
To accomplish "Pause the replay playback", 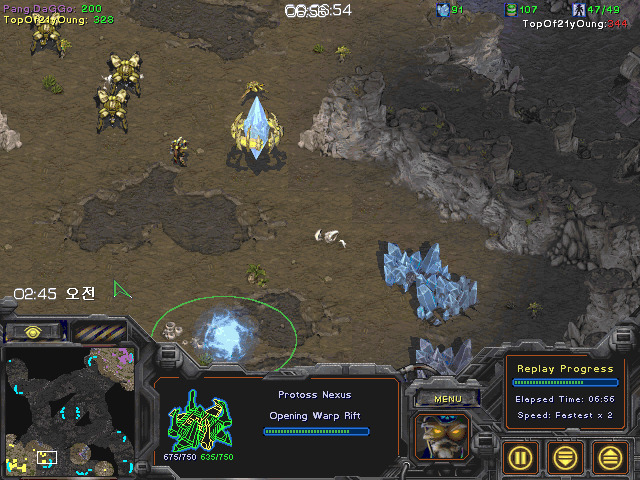I will pos(520,457).
